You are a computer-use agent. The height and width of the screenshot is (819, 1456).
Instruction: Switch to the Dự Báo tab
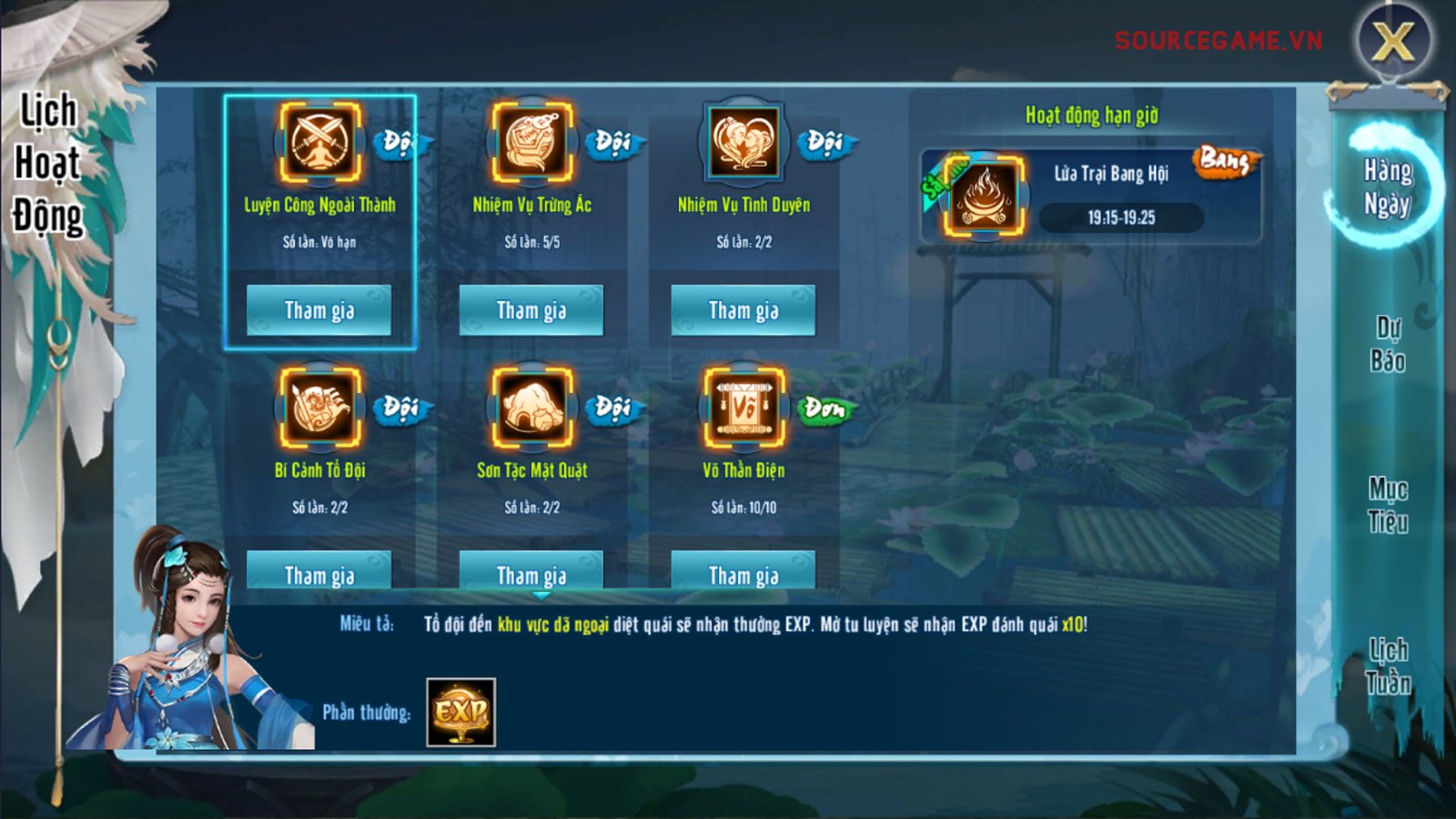[x=1388, y=344]
